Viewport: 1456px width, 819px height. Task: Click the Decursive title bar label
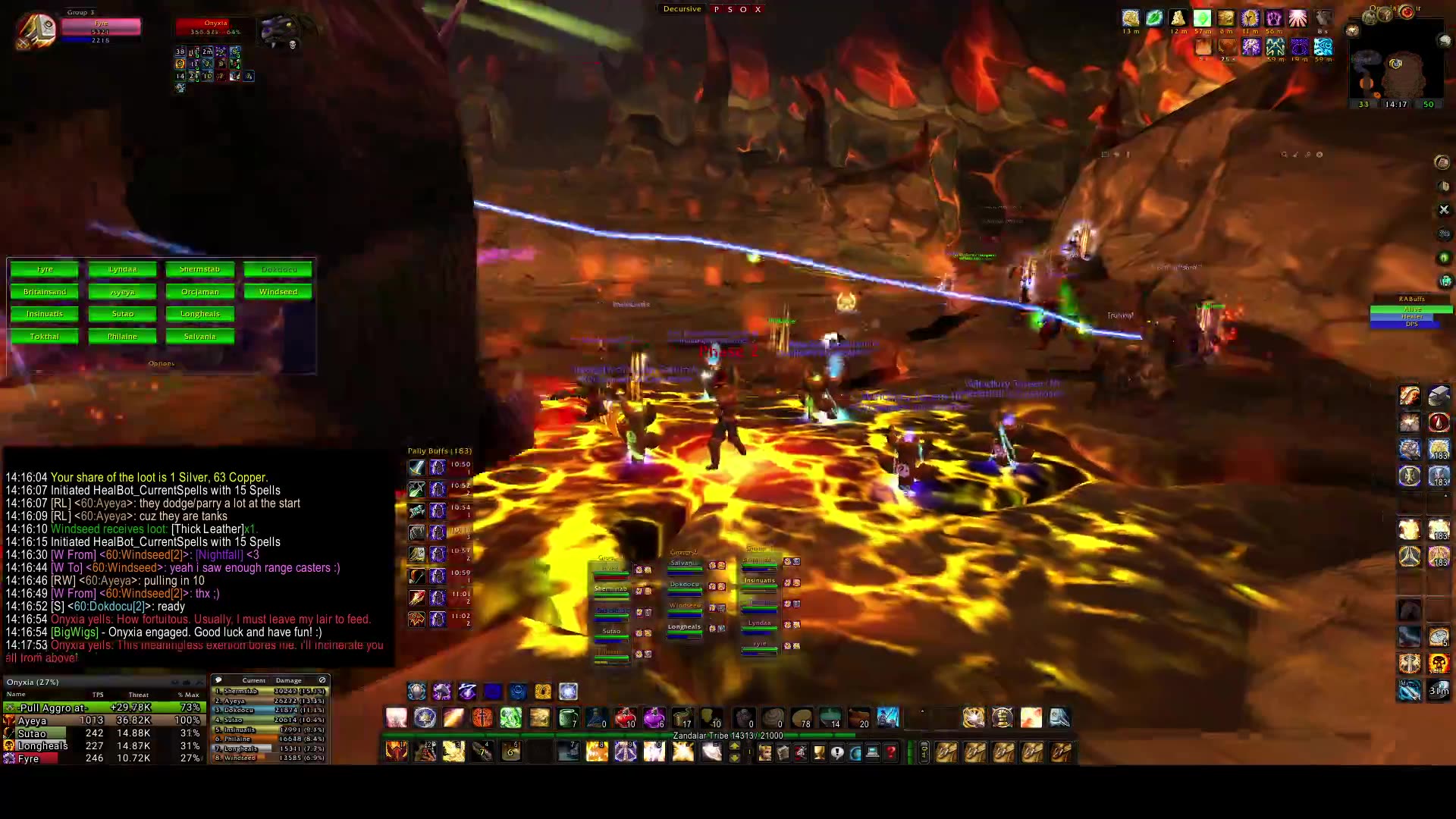(x=681, y=8)
